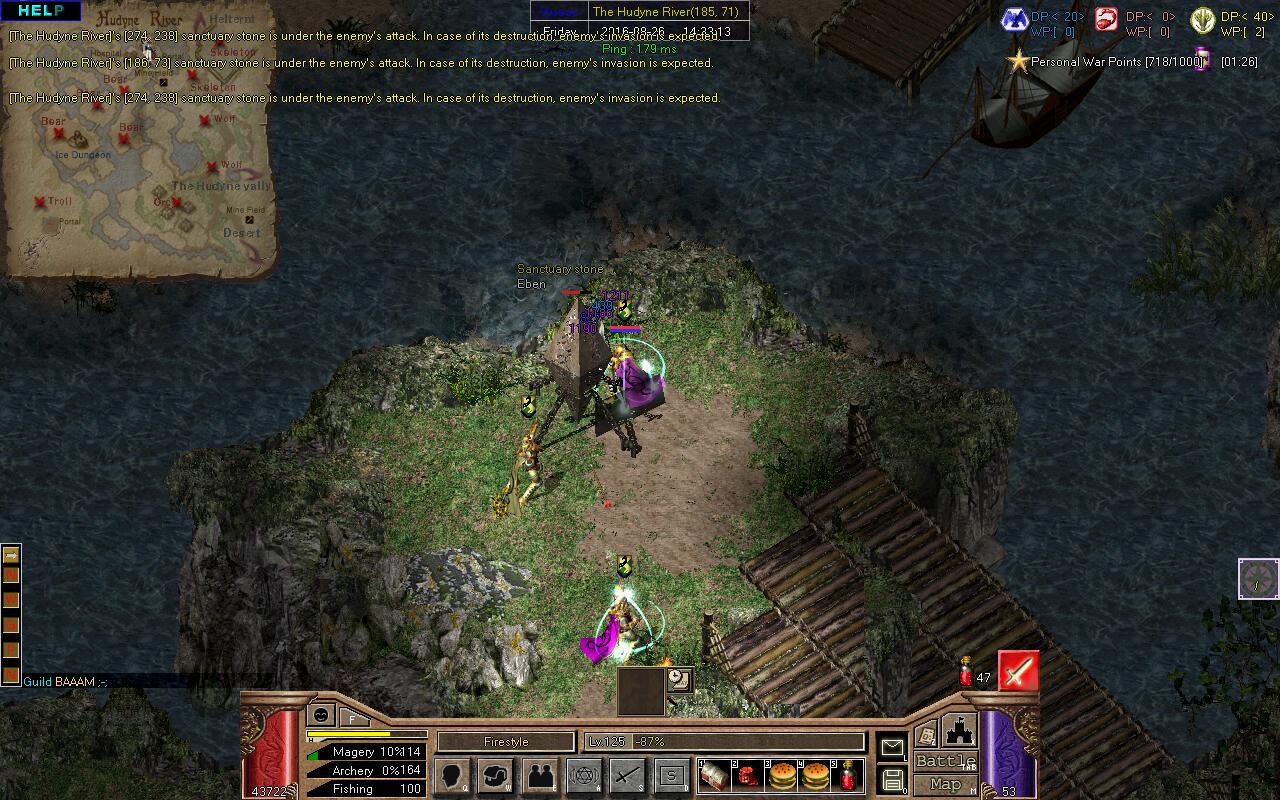The width and height of the screenshot is (1280, 800).
Task: Select the Firestyle label bar
Action: (x=506, y=742)
